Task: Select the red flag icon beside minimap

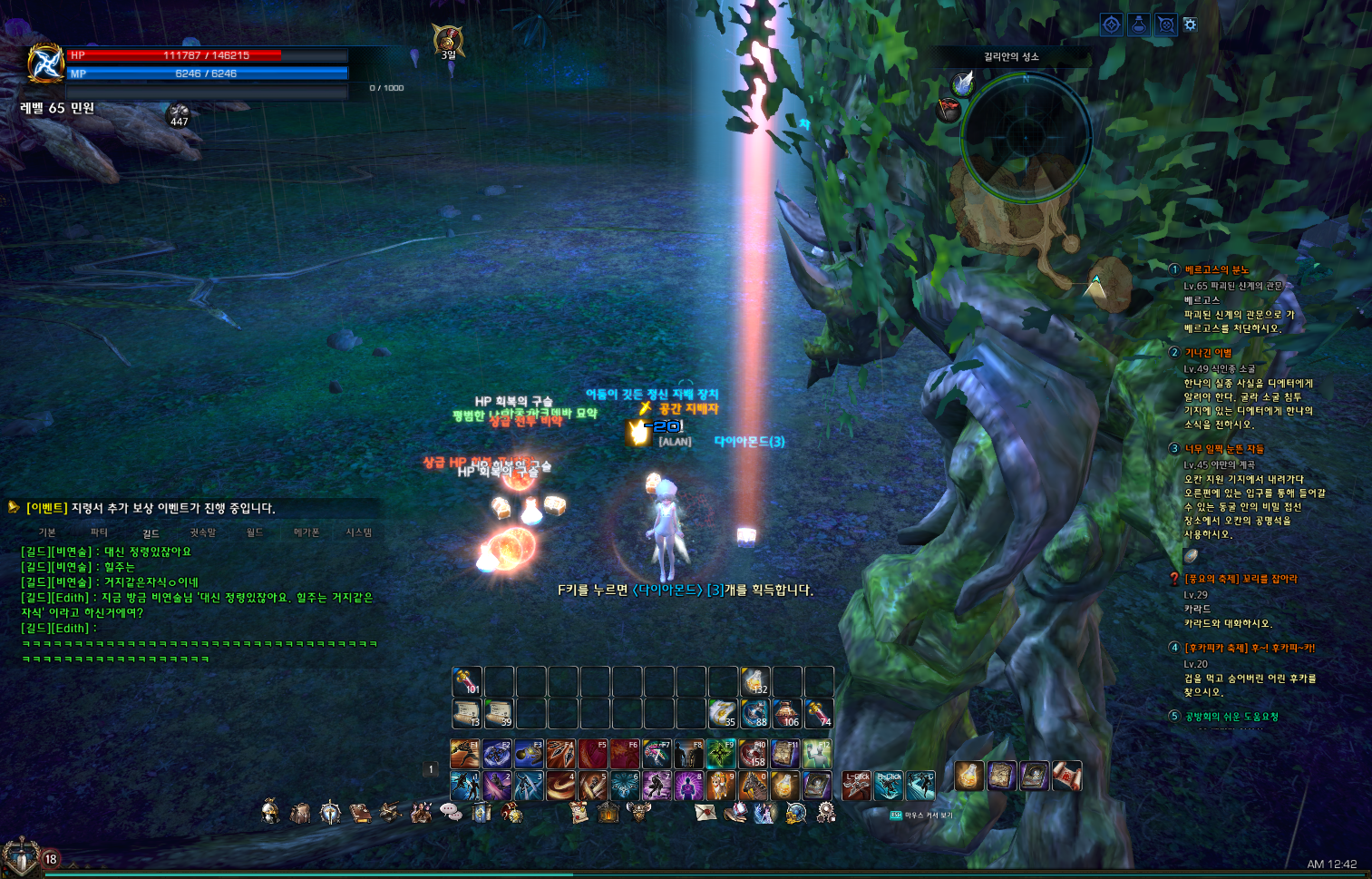Action: pos(948,110)
